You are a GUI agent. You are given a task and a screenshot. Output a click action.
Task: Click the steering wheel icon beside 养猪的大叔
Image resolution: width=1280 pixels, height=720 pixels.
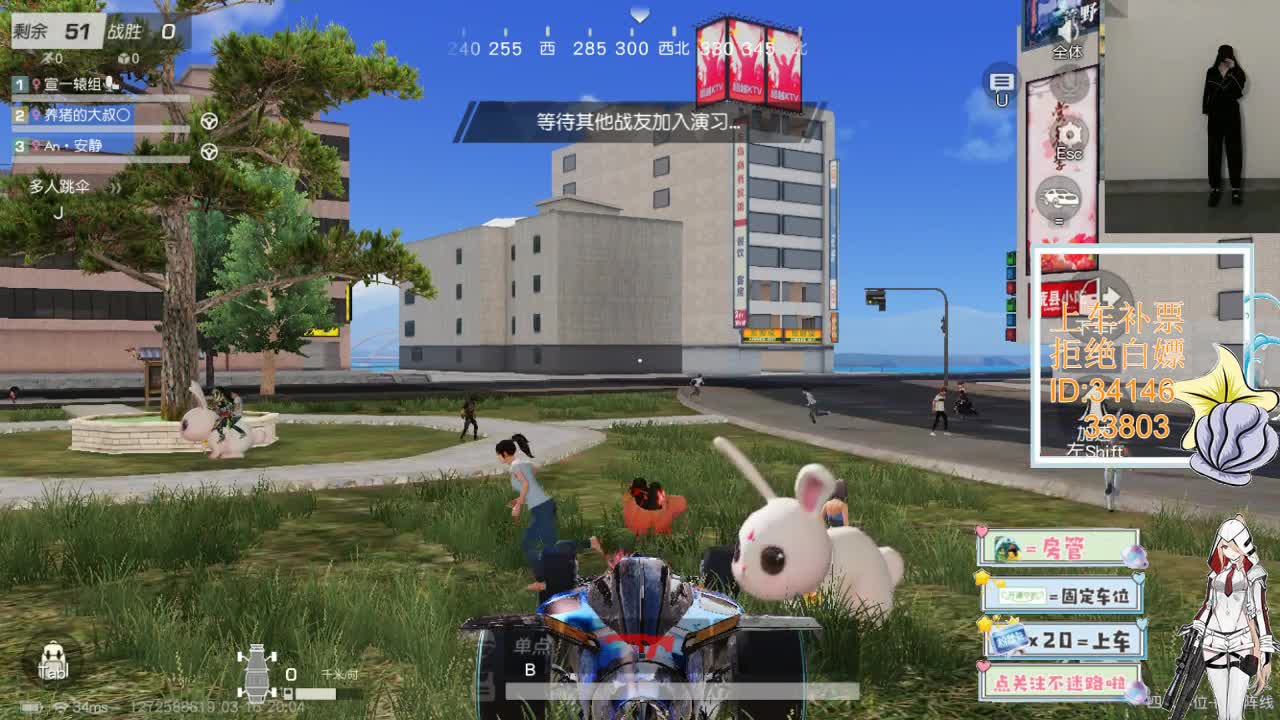click(208, 122)
